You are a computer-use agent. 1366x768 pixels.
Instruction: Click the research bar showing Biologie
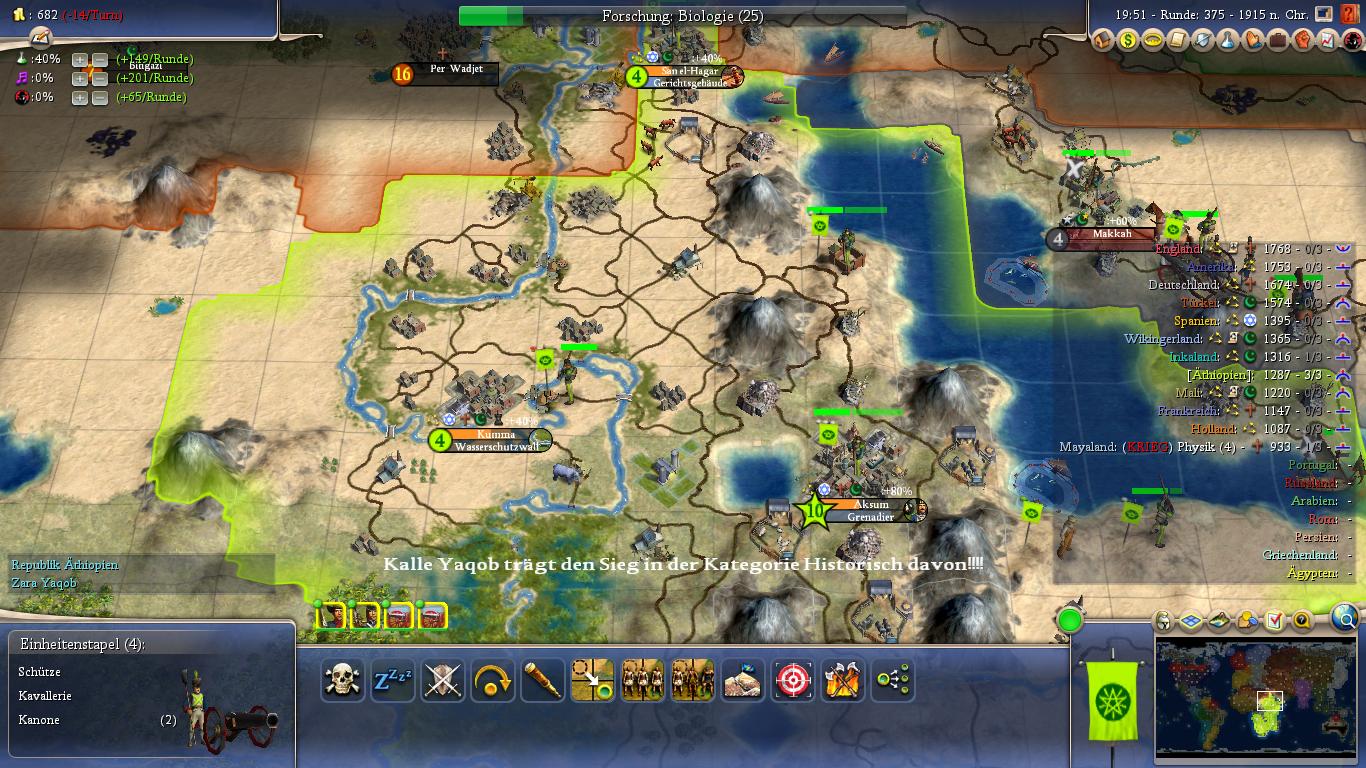coord(682,16)
